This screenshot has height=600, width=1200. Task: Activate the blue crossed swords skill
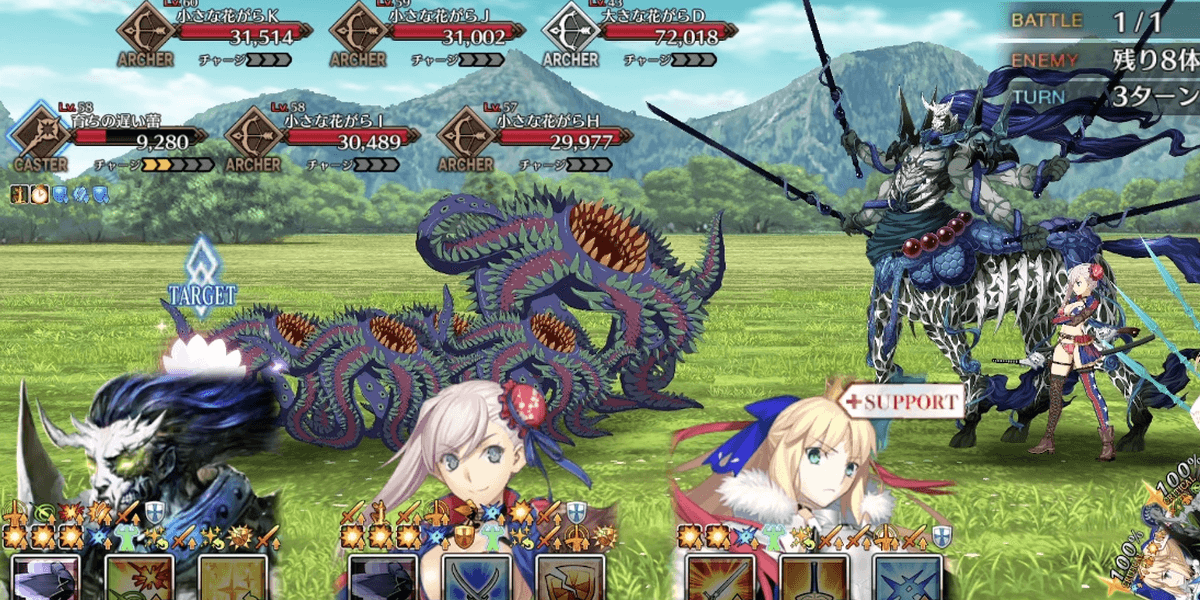[x=477, y=580]
